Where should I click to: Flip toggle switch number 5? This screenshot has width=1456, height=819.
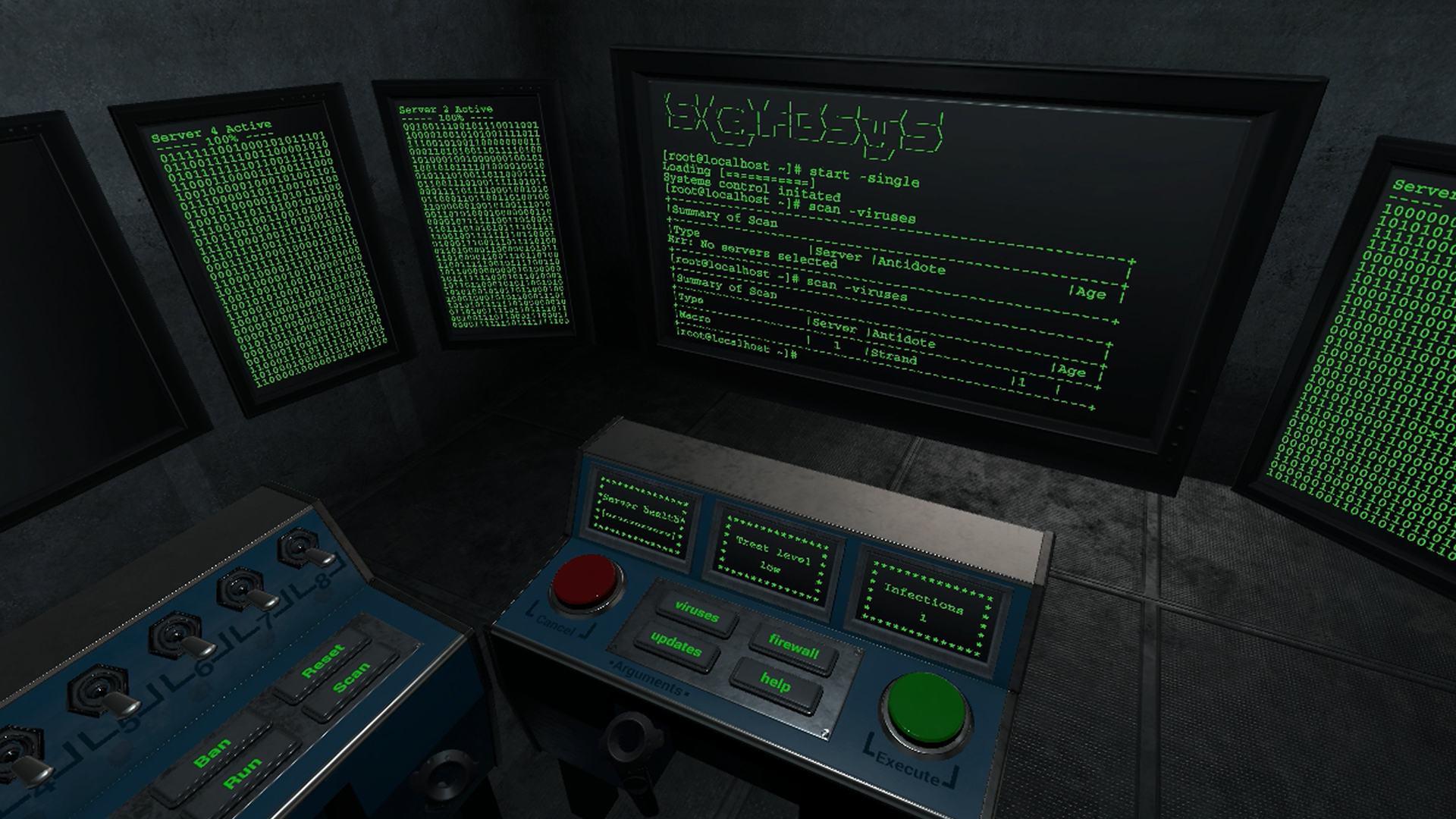point(104,695)
